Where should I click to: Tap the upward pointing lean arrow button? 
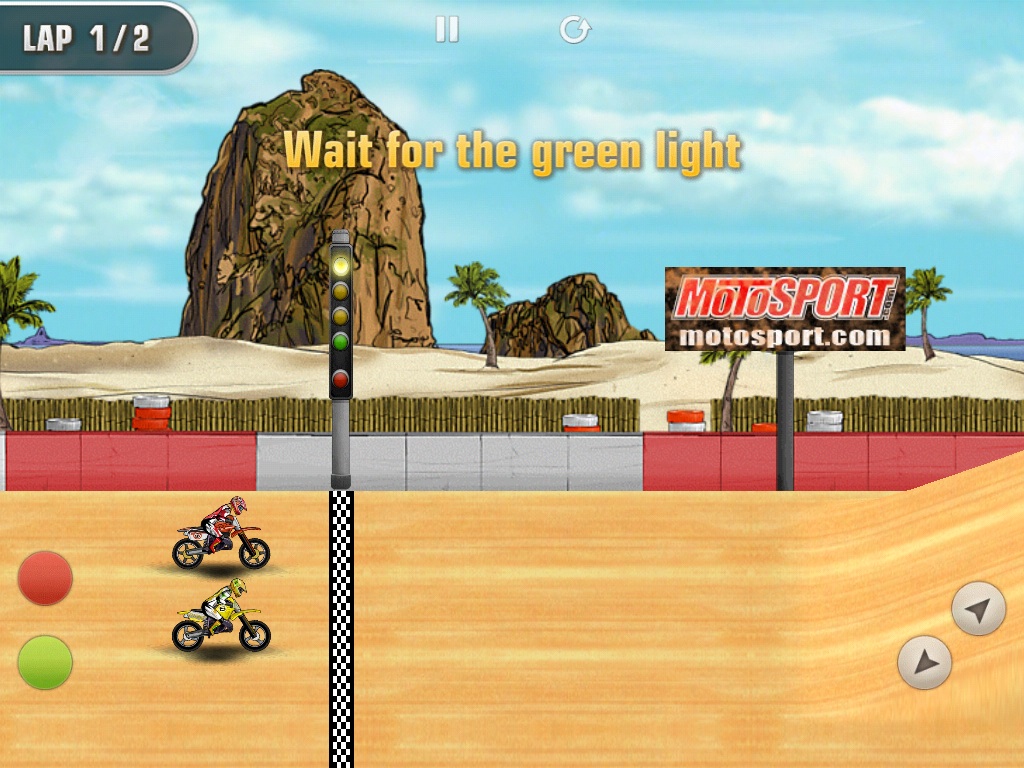(x=925, y=662)
